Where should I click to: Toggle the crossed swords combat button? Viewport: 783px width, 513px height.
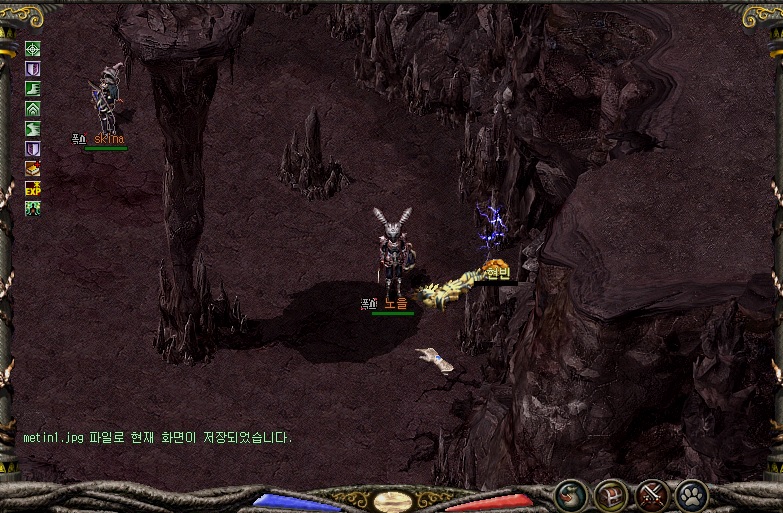pos(652,494)
